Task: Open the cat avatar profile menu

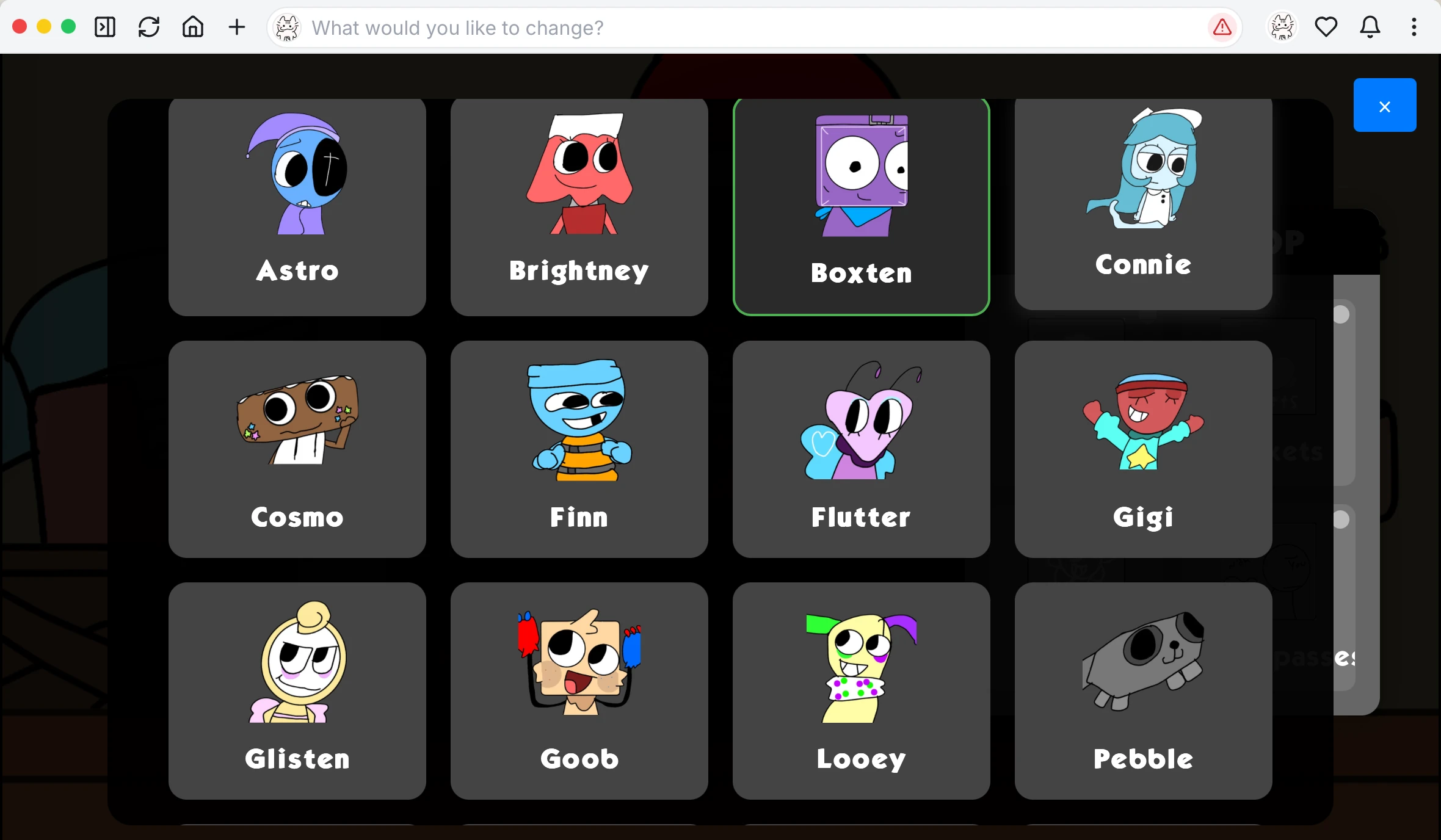Action: 1280,27
